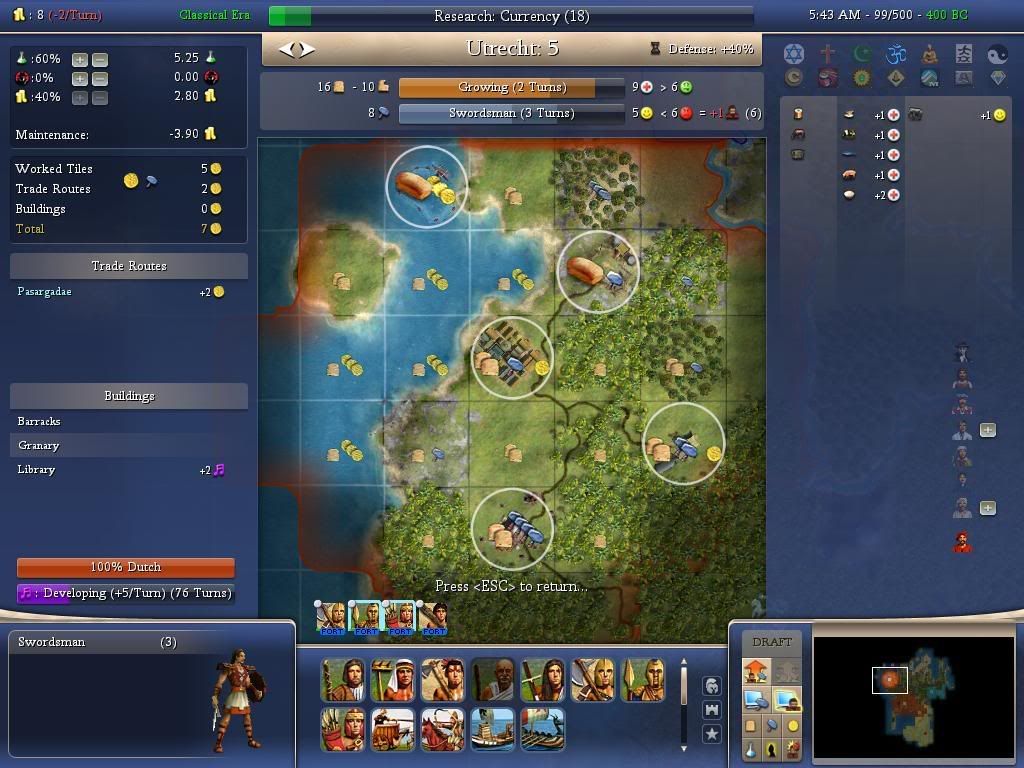
Task: Raise the espionage rate with its plus button
Action: 80,78
